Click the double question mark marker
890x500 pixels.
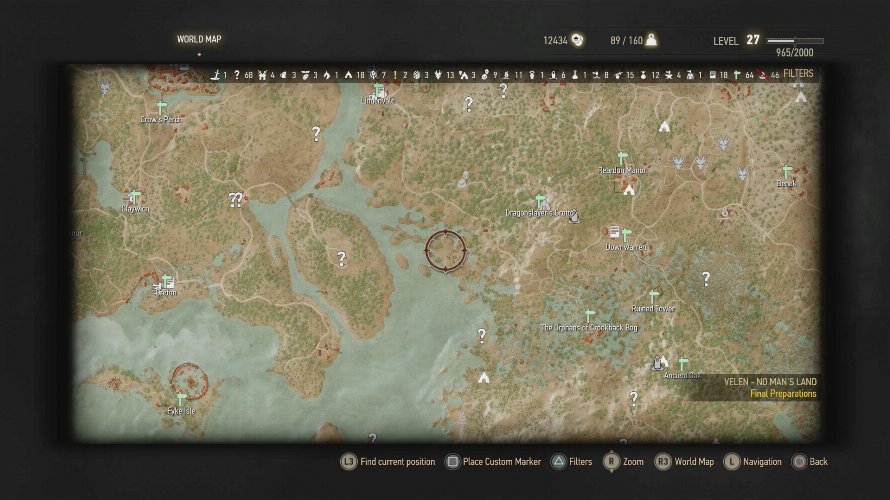pyautogui.click(x=236, y=199)
